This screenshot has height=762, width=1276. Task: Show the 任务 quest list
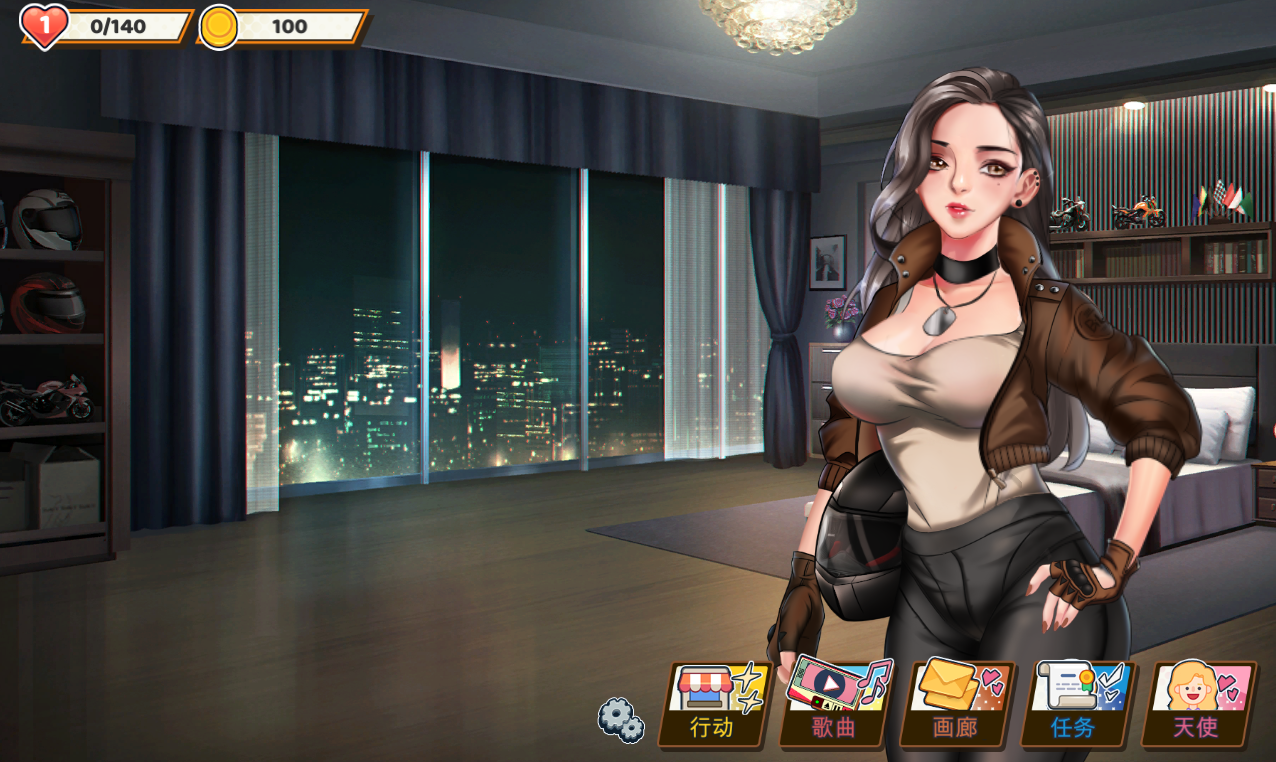point(1076,704)
